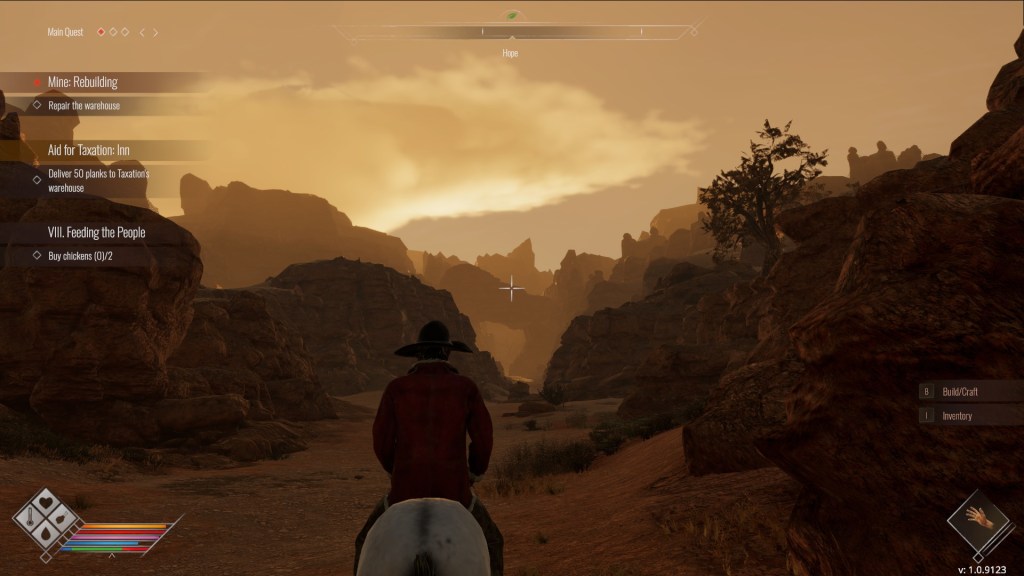Click the thermometer temperature status icon
The height and width of the screenshot is (576, 1024).
click(31, 518)
